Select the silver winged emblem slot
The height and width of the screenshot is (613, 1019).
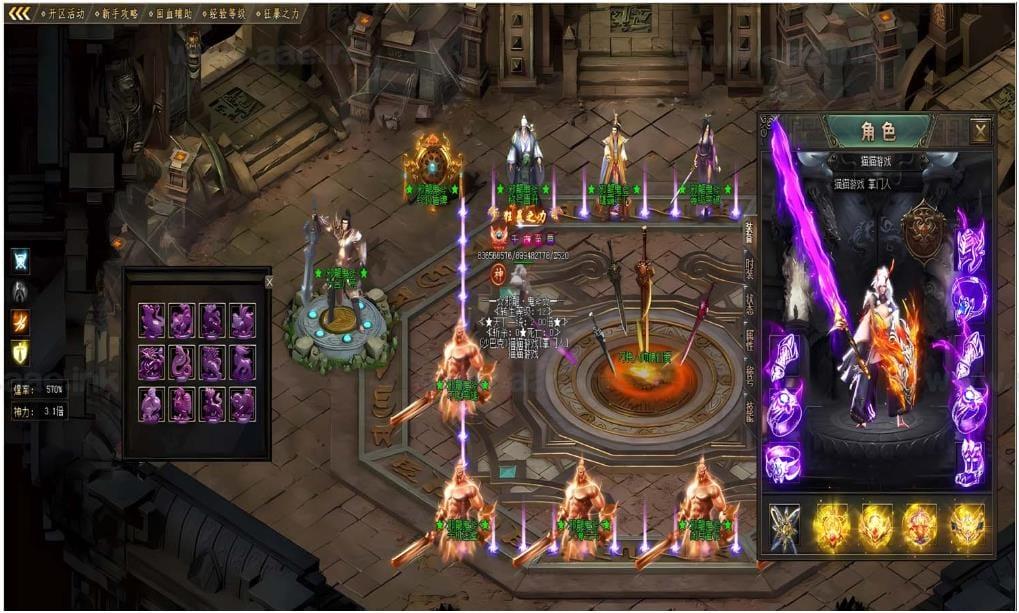(x=784, y=527)
